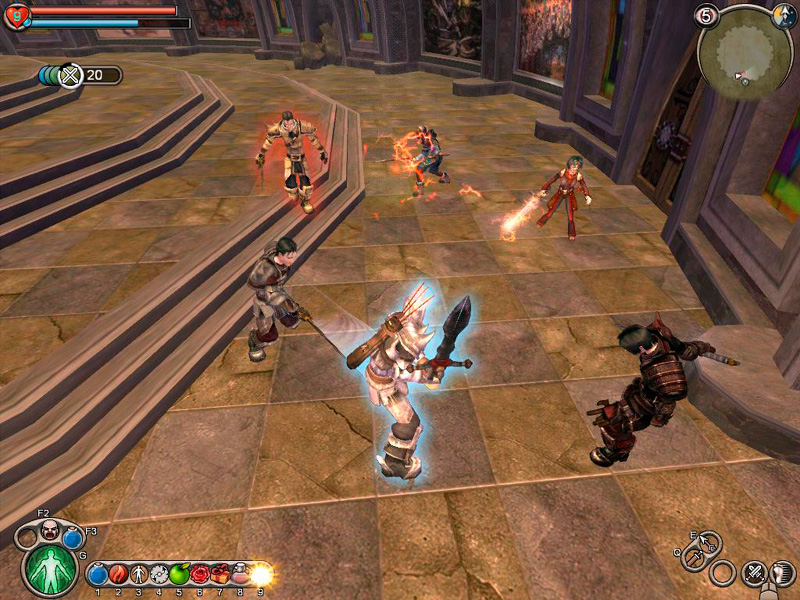
Task: Click the day-night compass dial
Action: coord(784,15)
